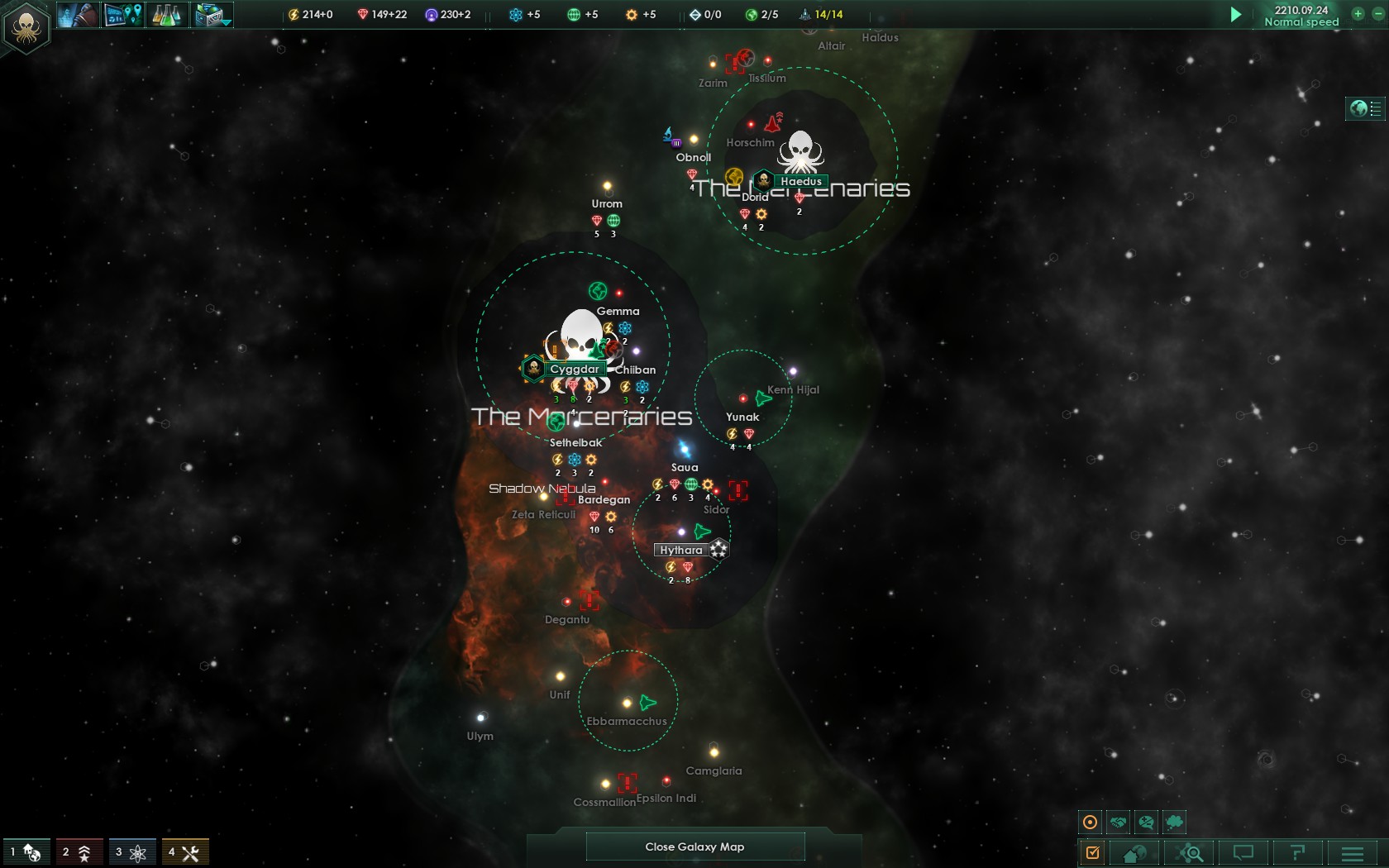The height and width of the screenshot is (868, 1389).
Task: Open the empire emblem menu
Action: coord(26,27)
